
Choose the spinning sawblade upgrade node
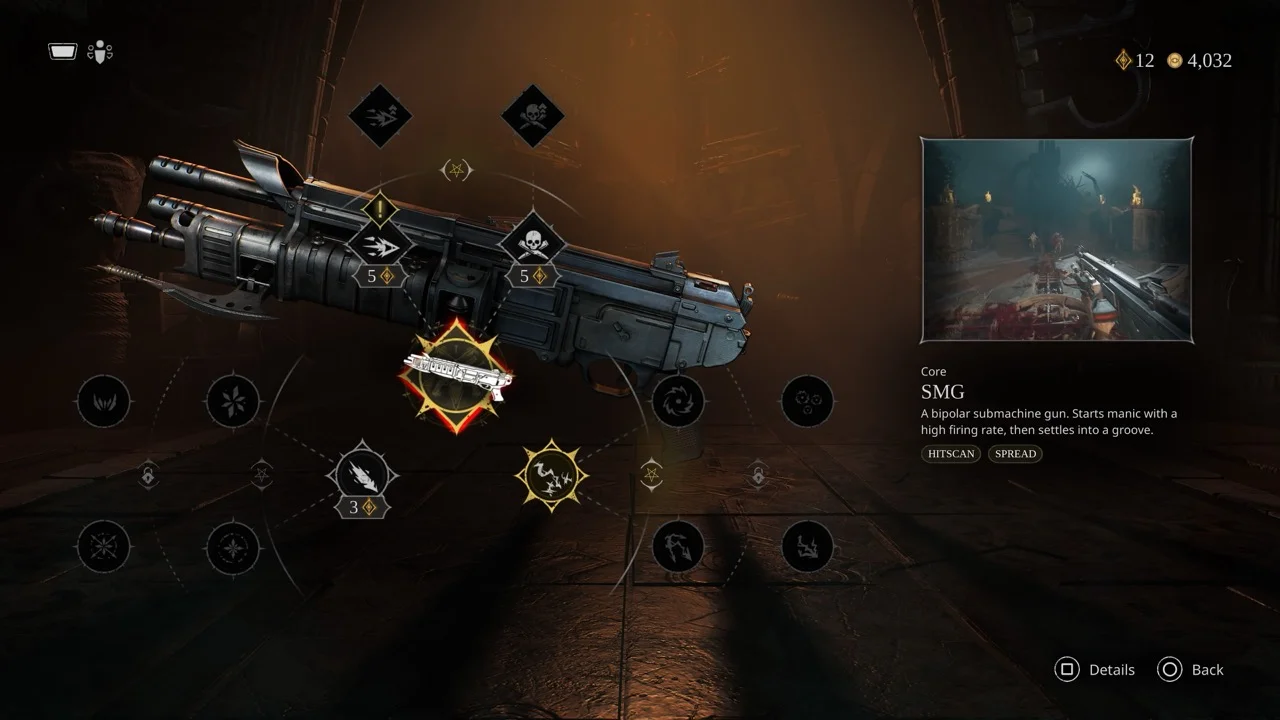(678, 402)
